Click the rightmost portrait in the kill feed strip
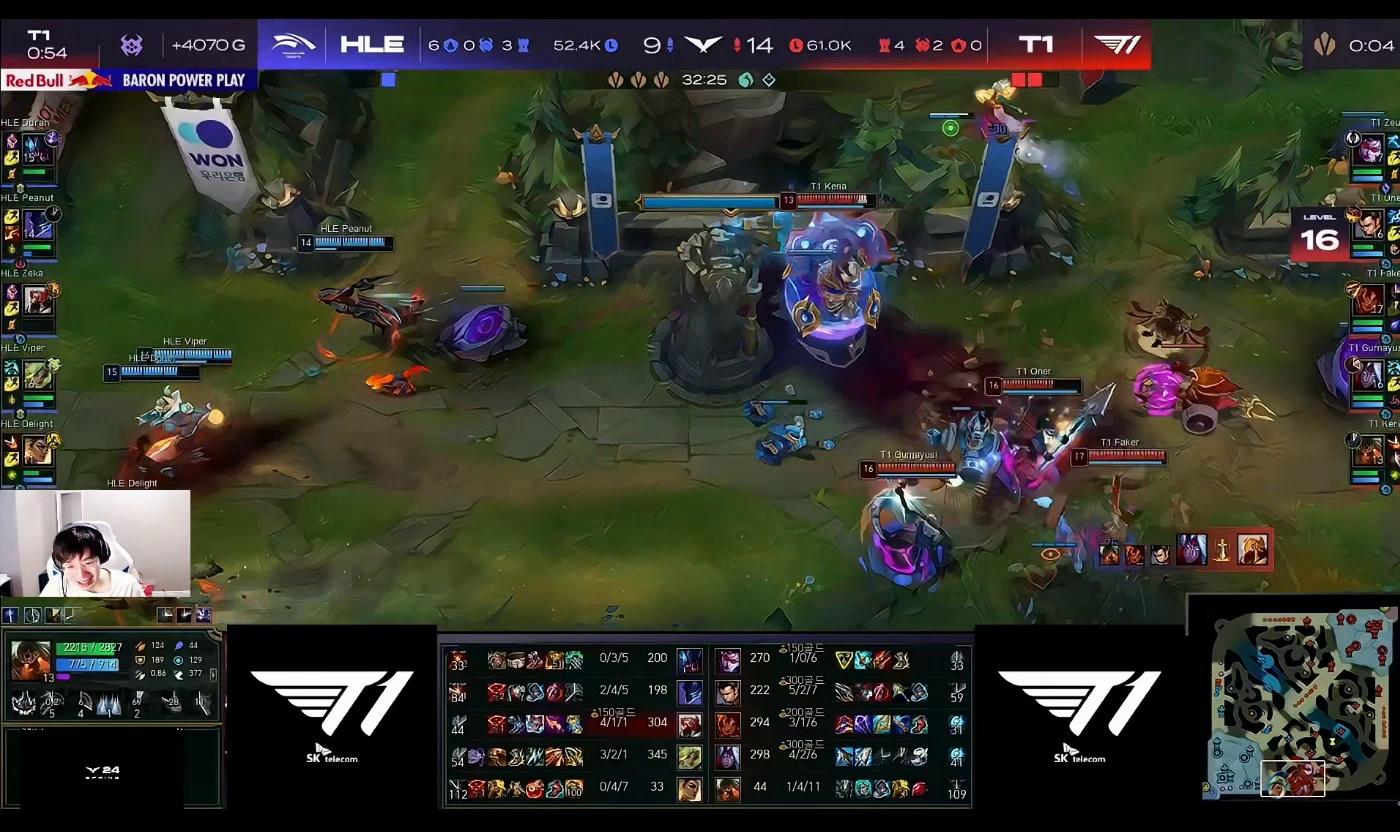 (1253, 550)
